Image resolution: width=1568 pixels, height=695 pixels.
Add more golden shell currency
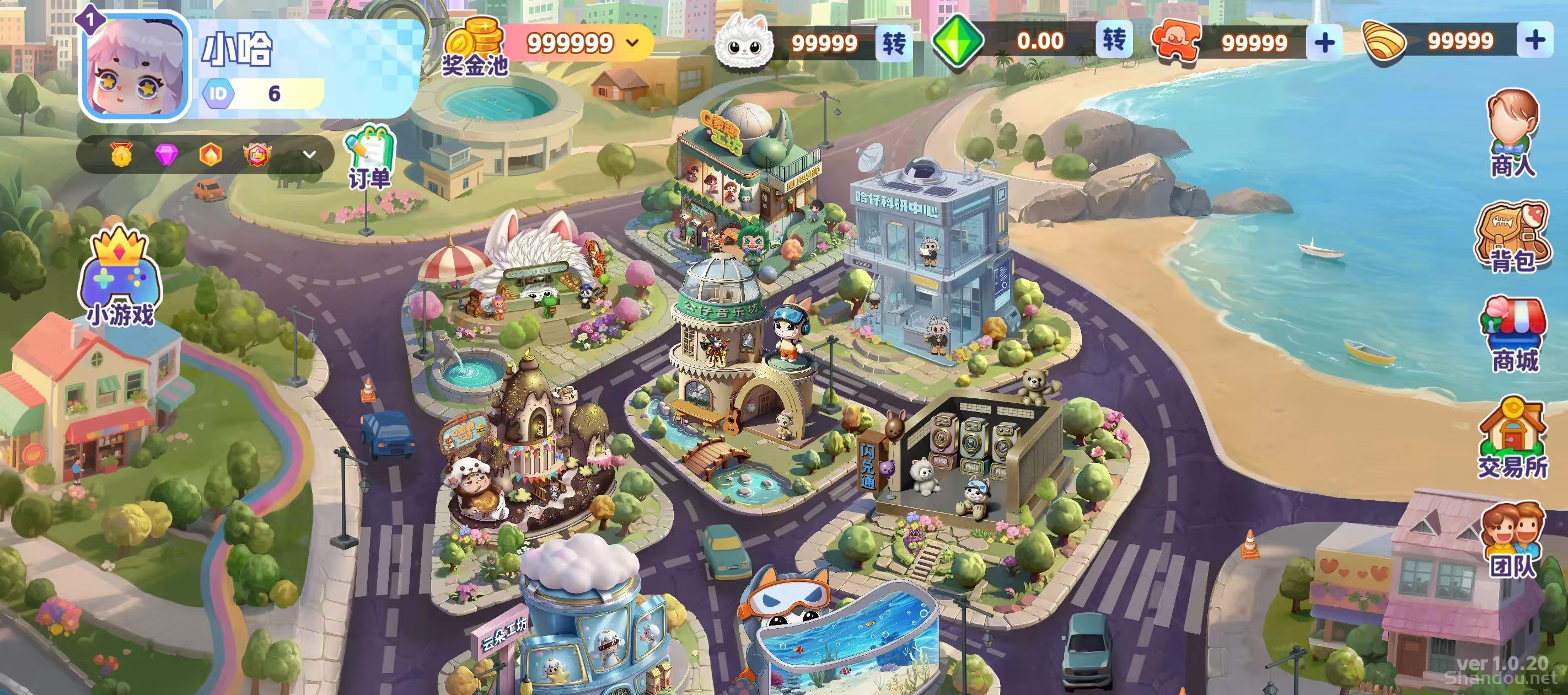1535,41
